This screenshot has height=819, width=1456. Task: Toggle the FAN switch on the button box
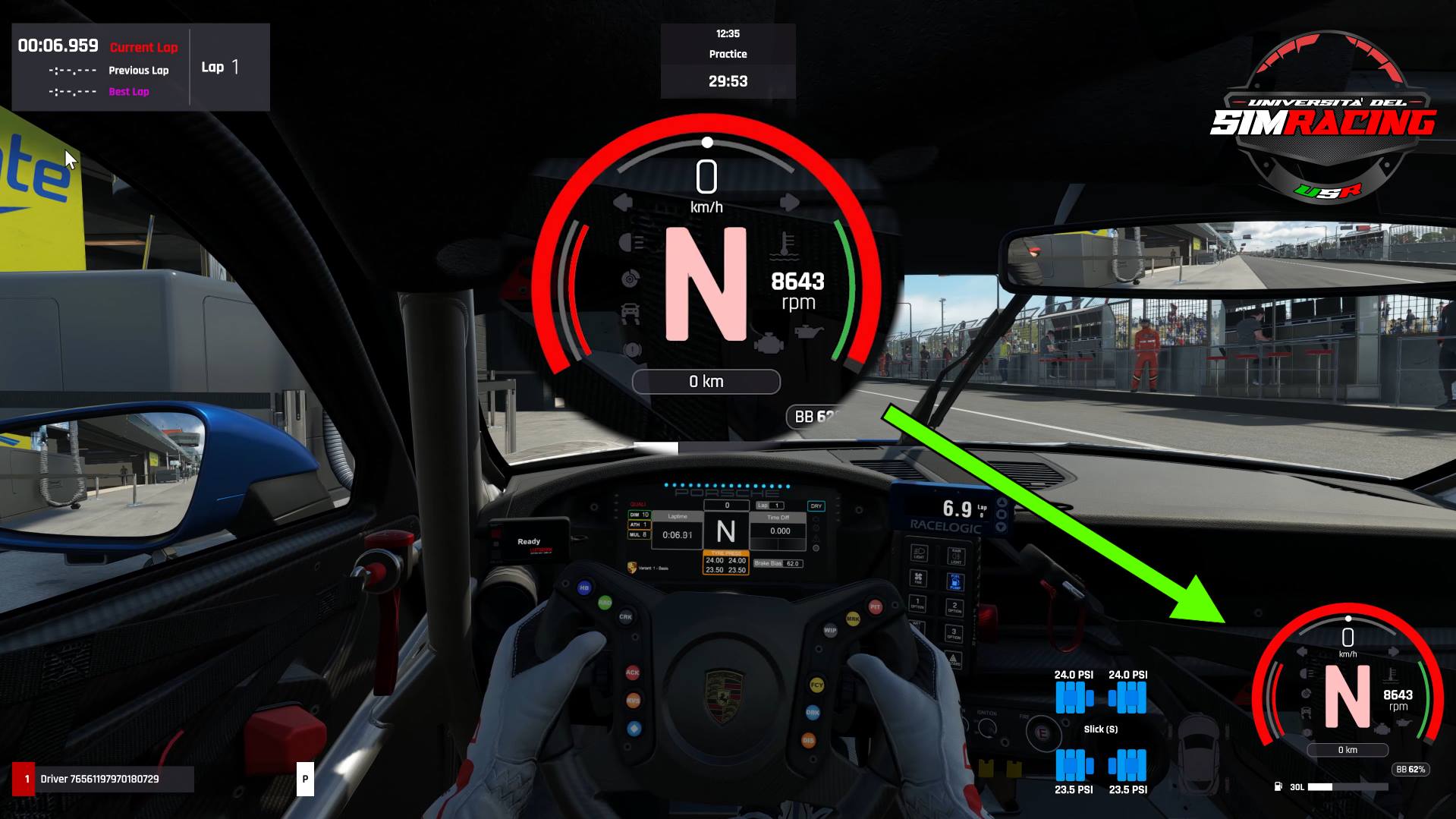coord(918,577)
